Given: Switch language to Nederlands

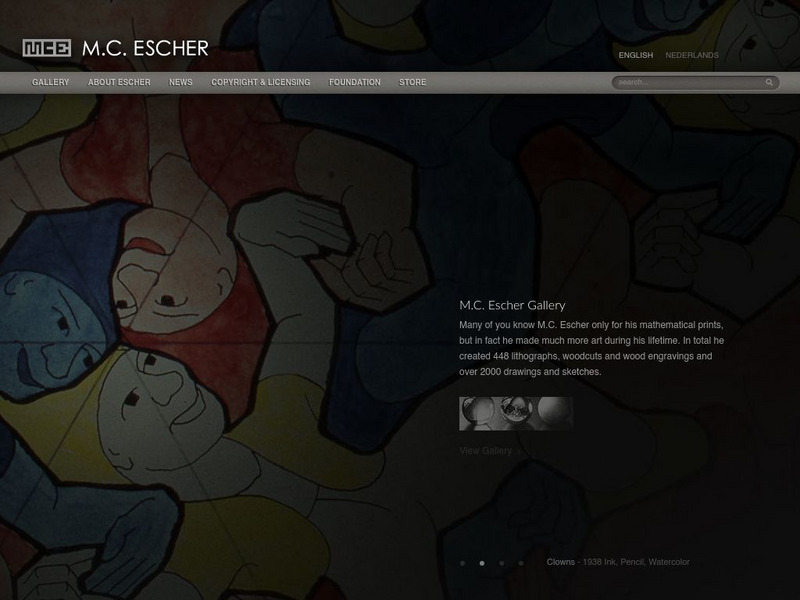Looking at the screenshot, I should coord(692,56).
